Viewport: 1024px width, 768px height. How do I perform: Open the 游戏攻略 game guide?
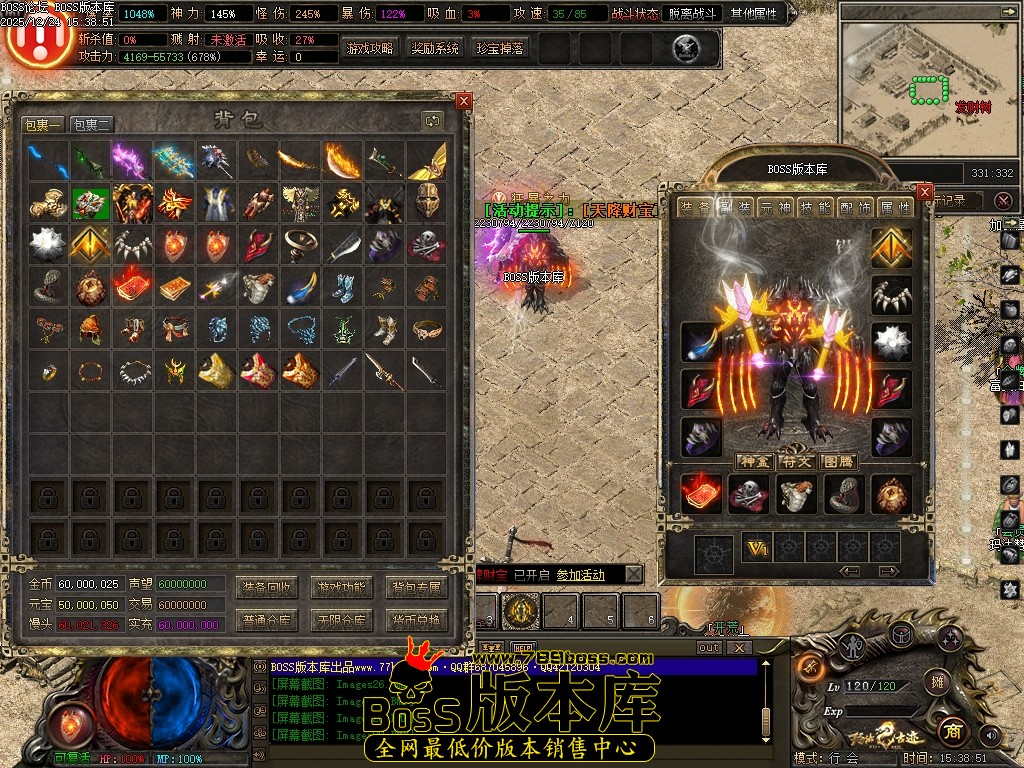point(370,48)
